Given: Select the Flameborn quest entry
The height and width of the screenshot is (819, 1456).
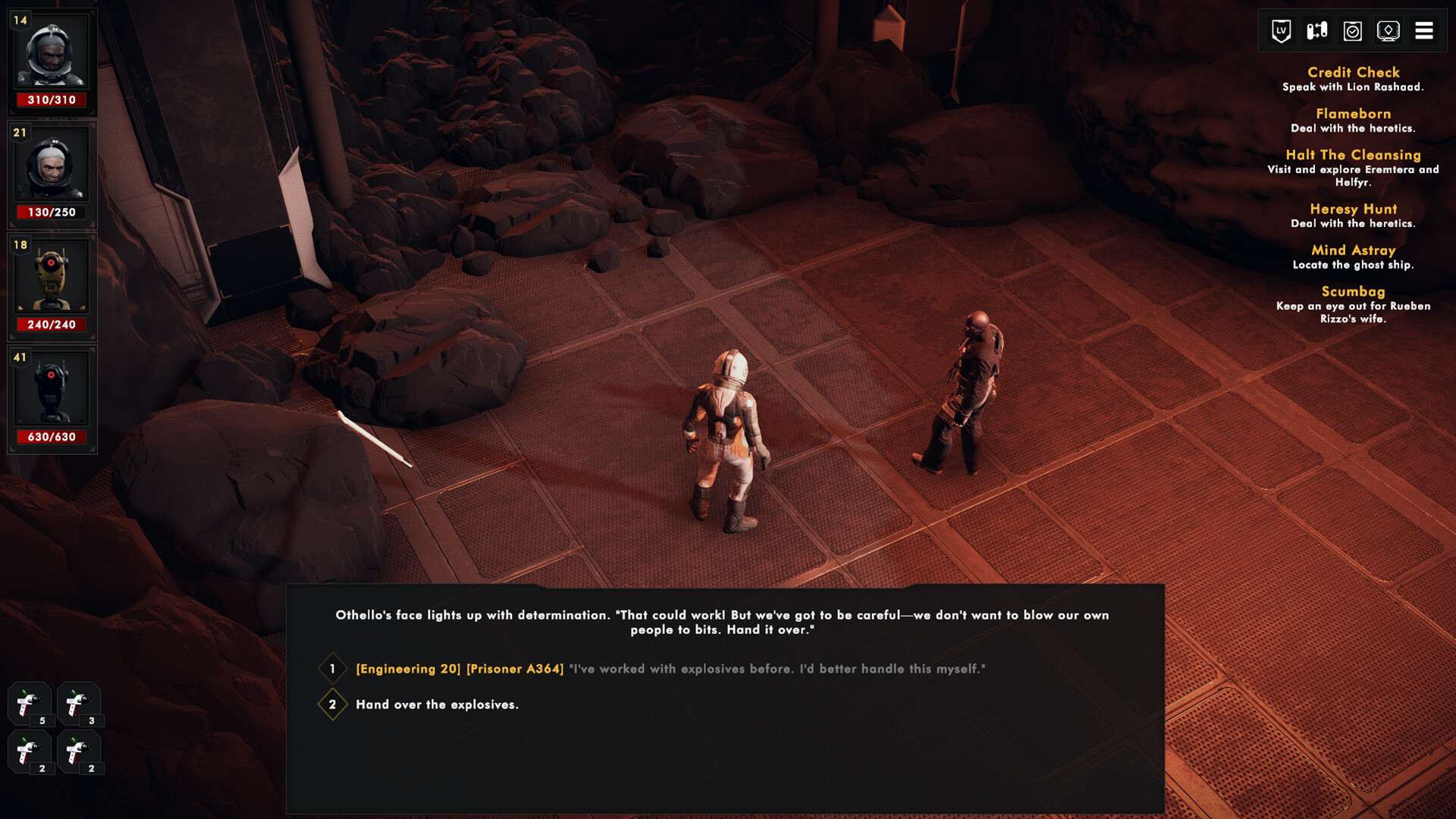Looking at the screenshot, I should (x=1353, y=114).
